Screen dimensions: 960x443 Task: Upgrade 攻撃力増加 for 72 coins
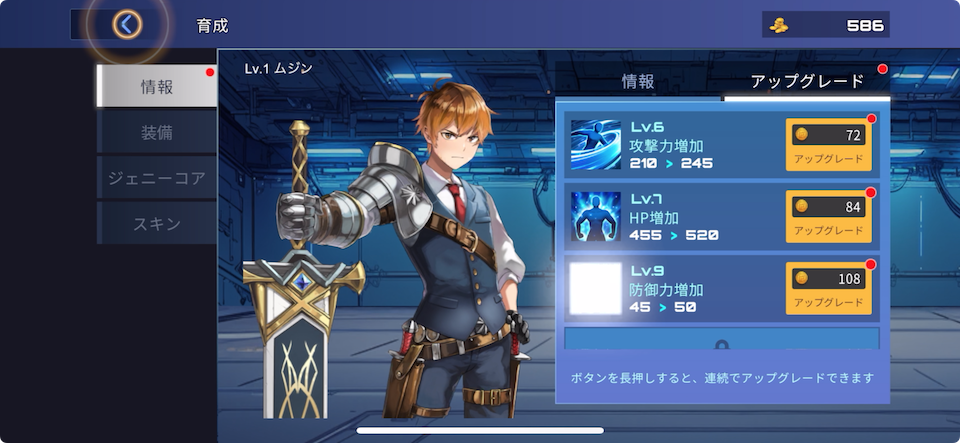[x=828, y=145]
